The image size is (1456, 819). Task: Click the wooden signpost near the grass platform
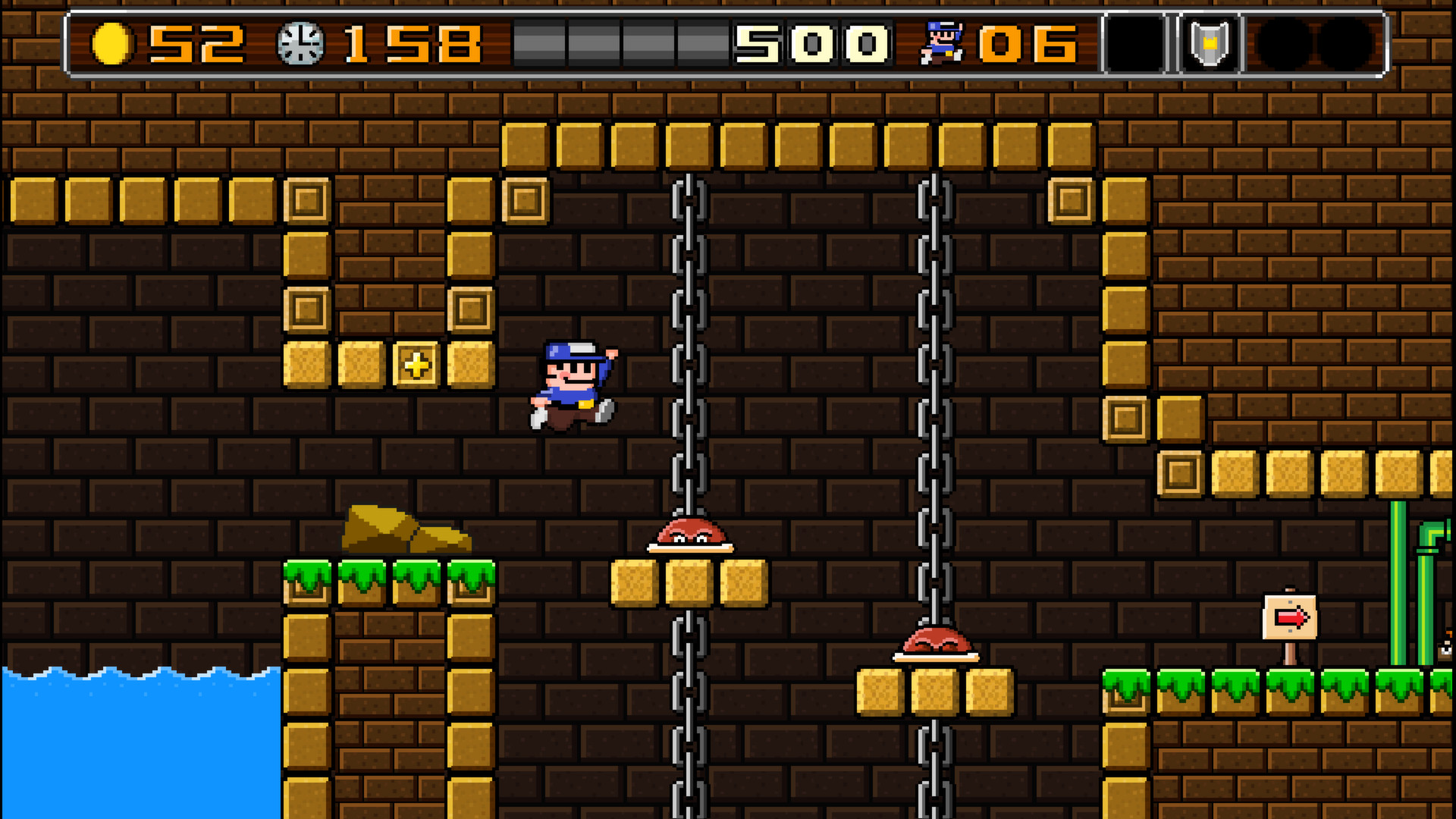pos(1289,629)
